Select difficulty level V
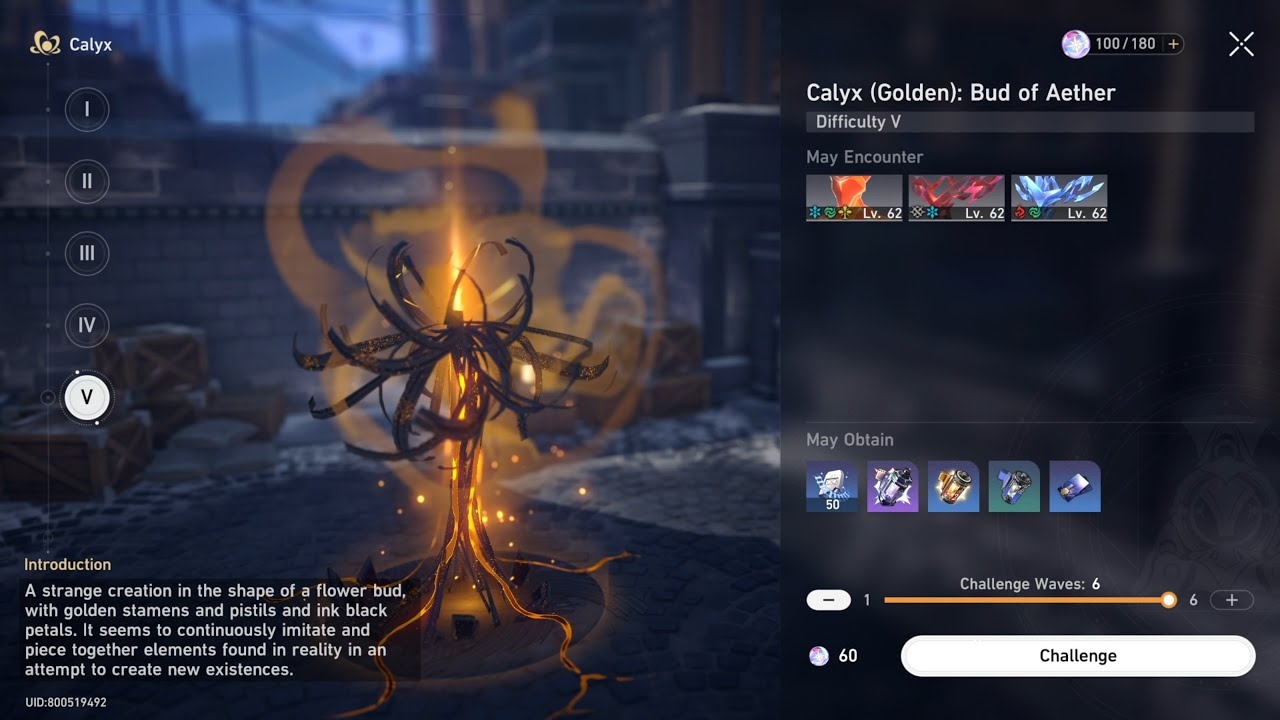This screenshot has width=1280, height=720. 87,397
